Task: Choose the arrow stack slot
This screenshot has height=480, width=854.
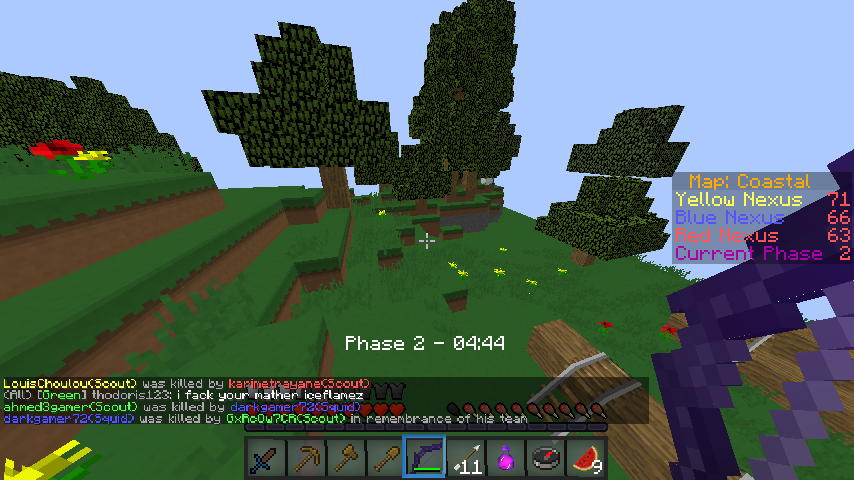Action: pos(465,458)
